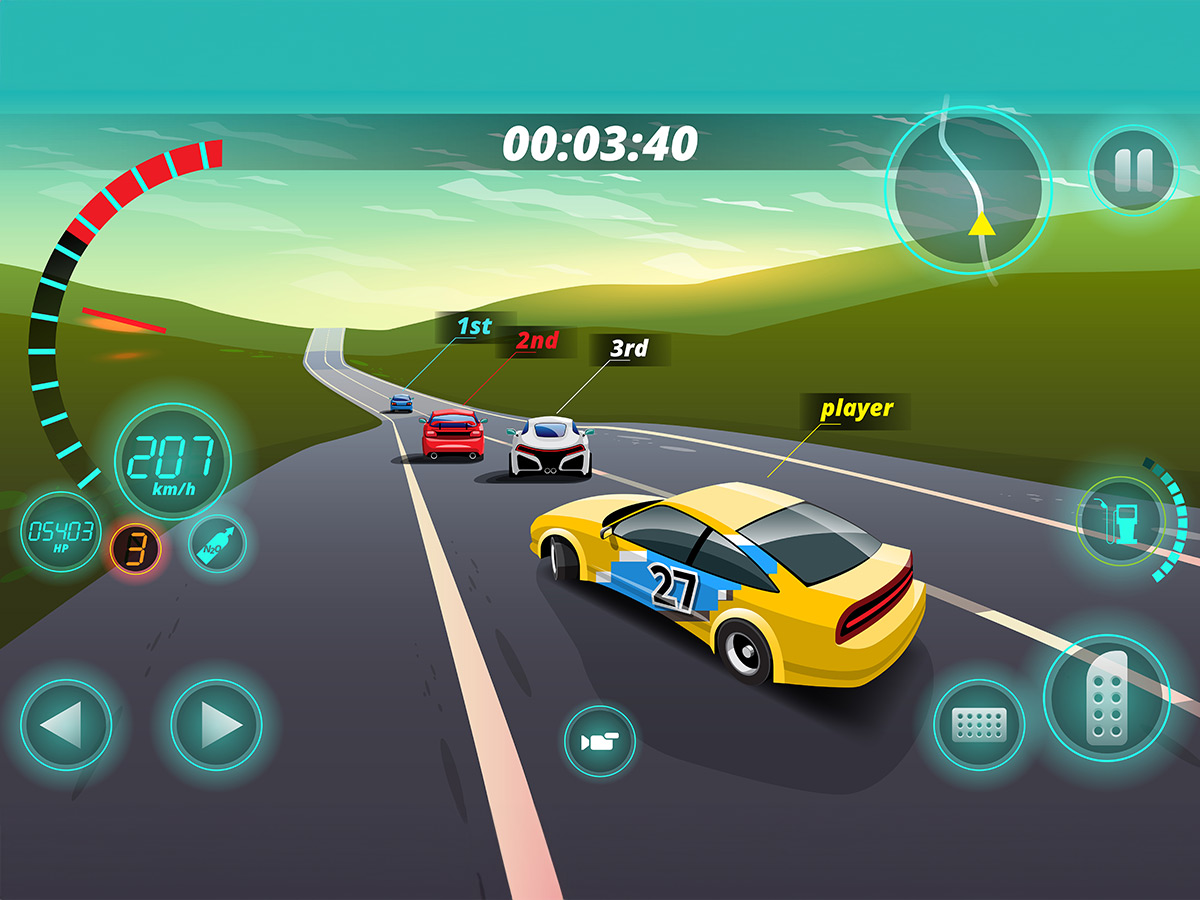
Task: Steer left with the left arrow button
Action: [65, 724]
